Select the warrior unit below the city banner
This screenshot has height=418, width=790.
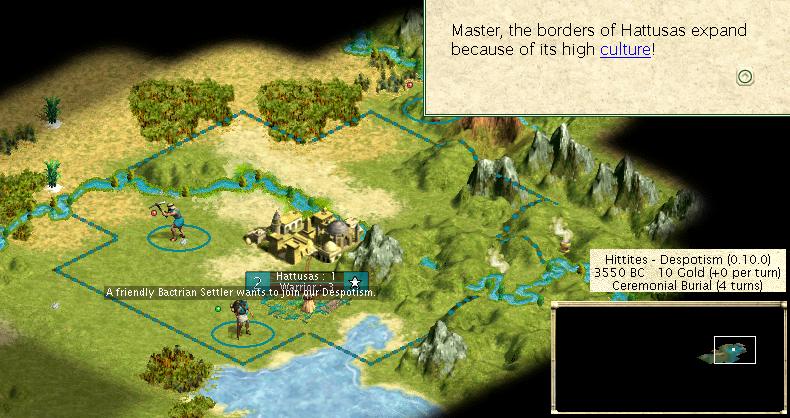pos(238,318)
